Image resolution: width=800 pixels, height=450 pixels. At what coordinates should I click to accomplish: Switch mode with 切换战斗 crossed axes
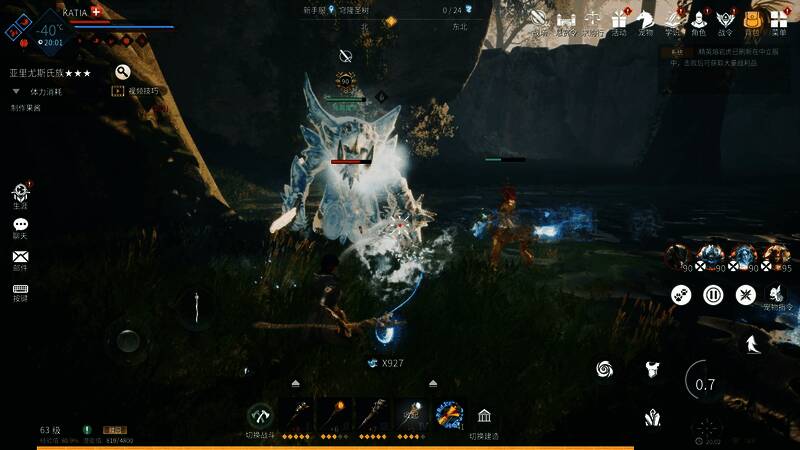(x=260, y=414)
